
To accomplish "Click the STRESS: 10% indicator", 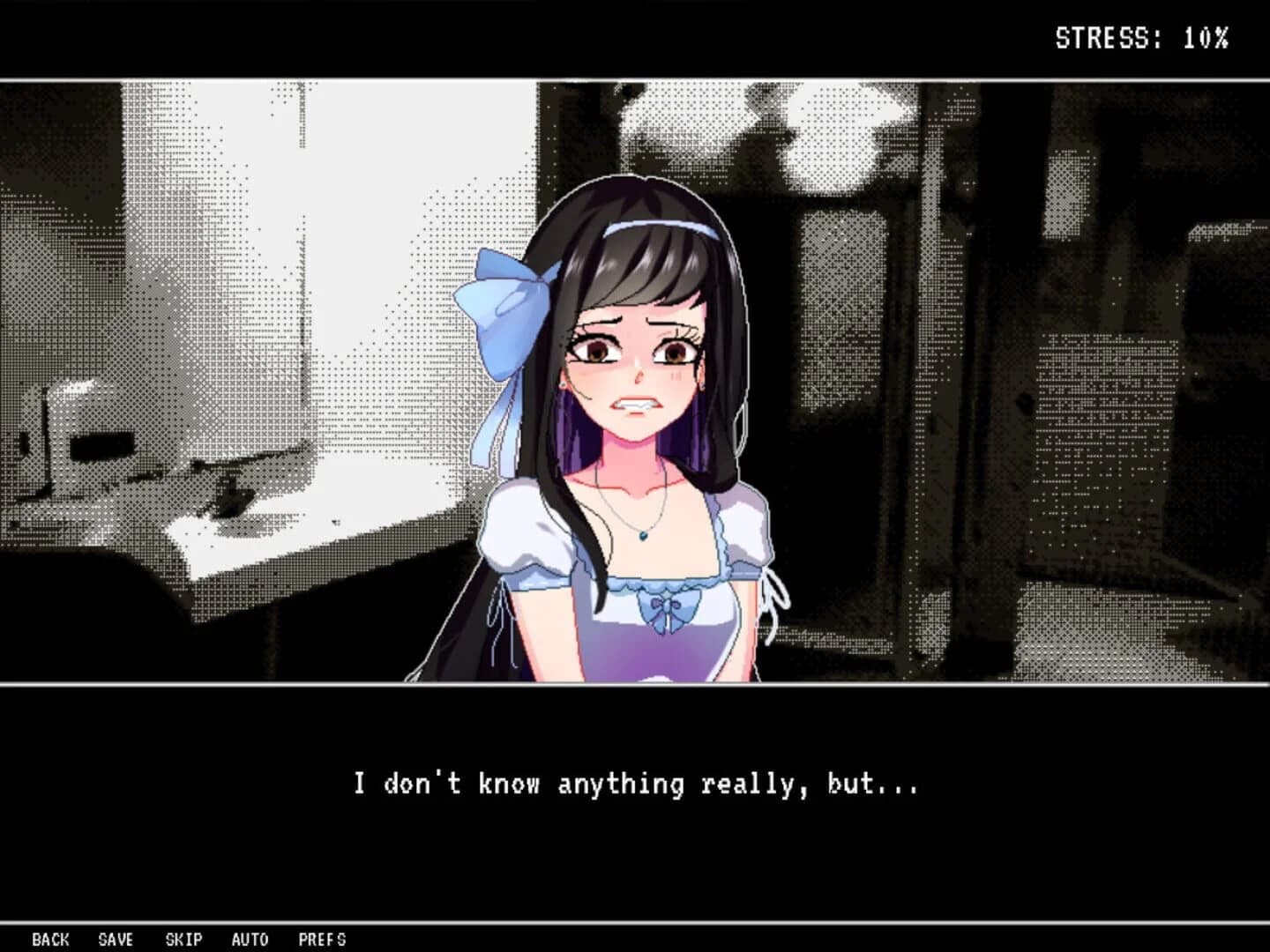I will (1139, 37).
